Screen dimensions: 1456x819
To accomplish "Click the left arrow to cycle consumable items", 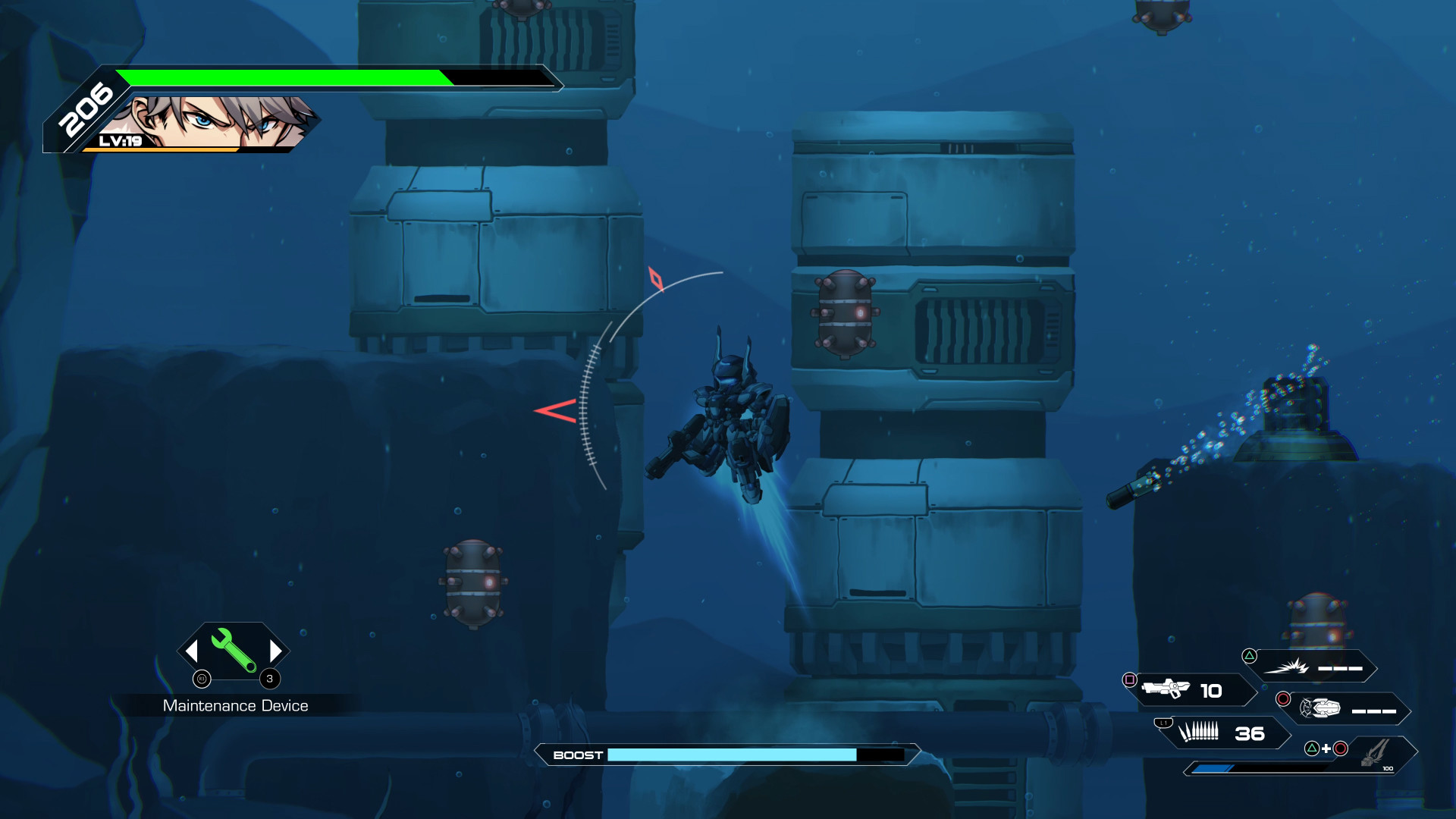I will coord(191,651).
